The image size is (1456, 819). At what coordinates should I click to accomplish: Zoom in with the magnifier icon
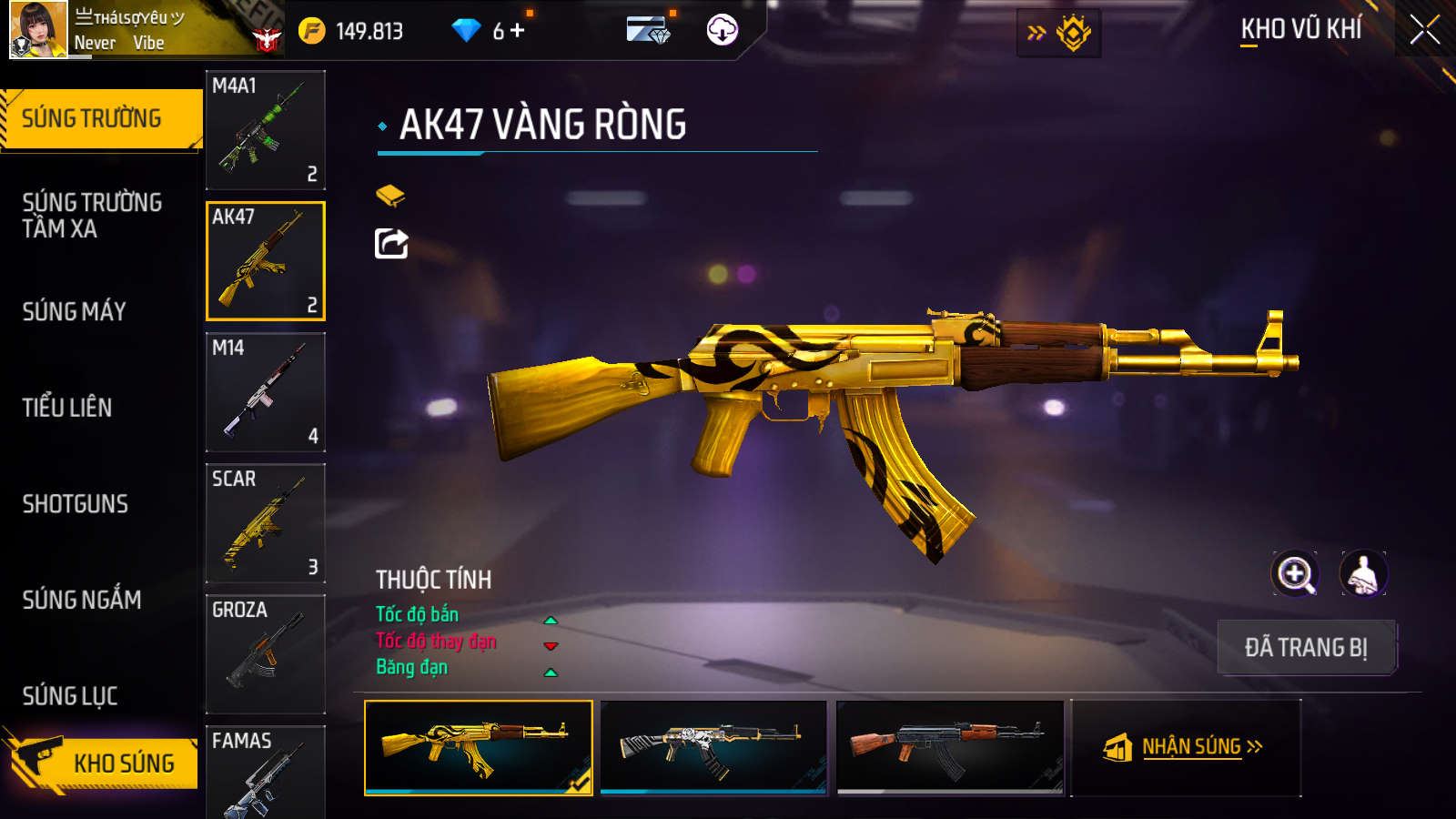point(1295,574)
